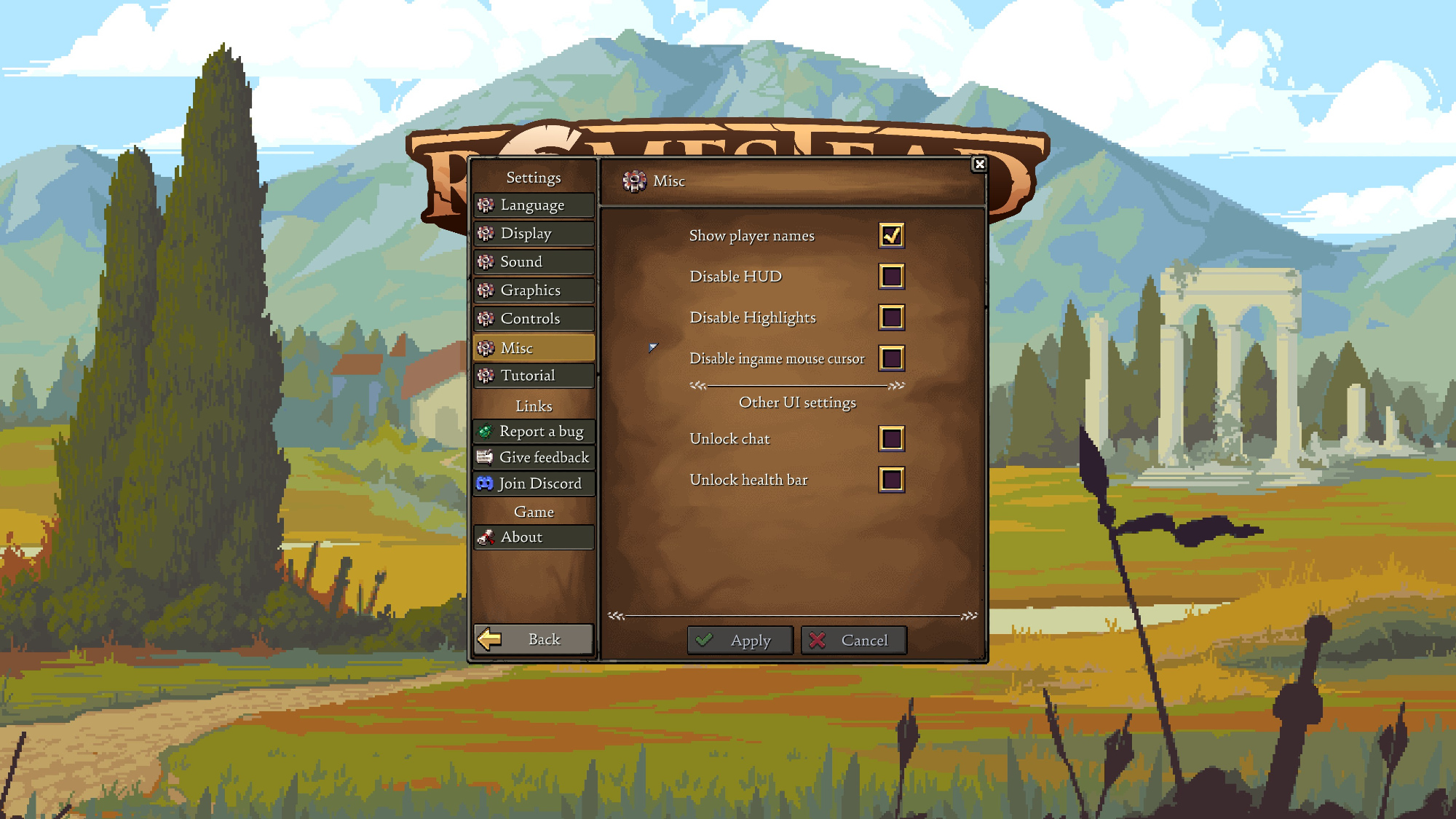
Task: Select the Controls section
Action: click(534, 319)
